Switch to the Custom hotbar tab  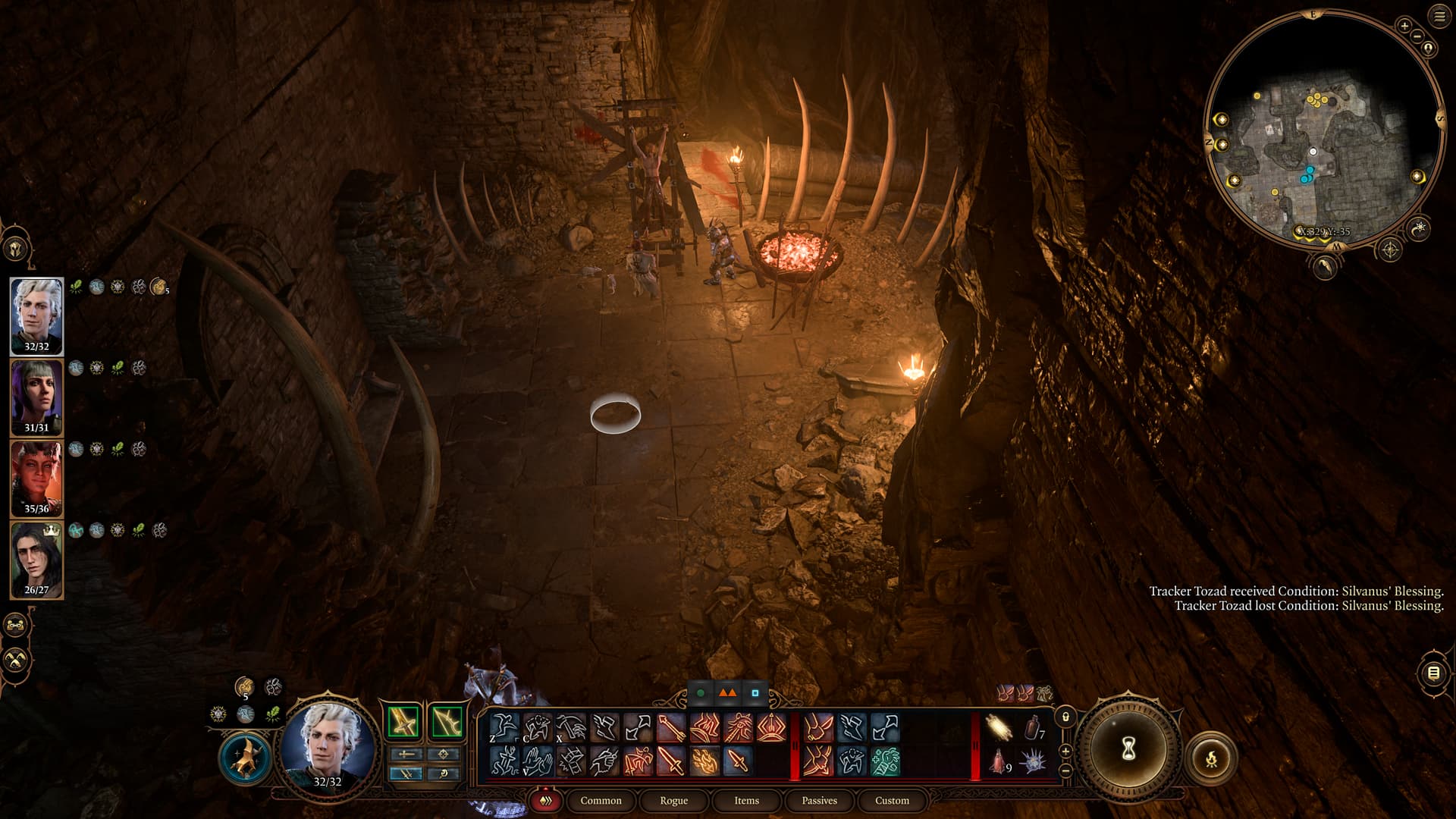click(x=892, y=800)
